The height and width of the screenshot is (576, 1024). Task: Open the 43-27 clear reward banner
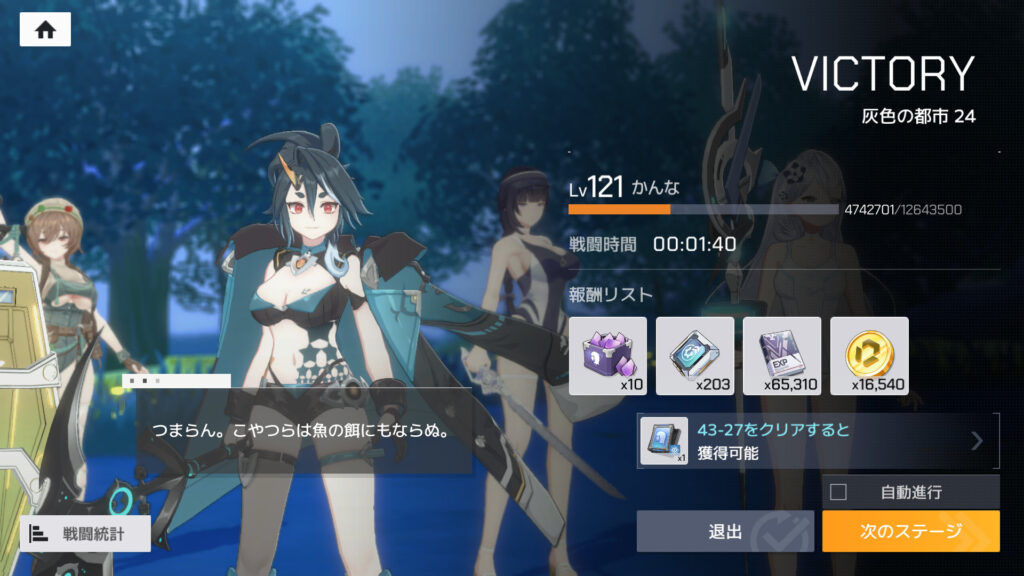pyautogui.click(x=817, y=441)
